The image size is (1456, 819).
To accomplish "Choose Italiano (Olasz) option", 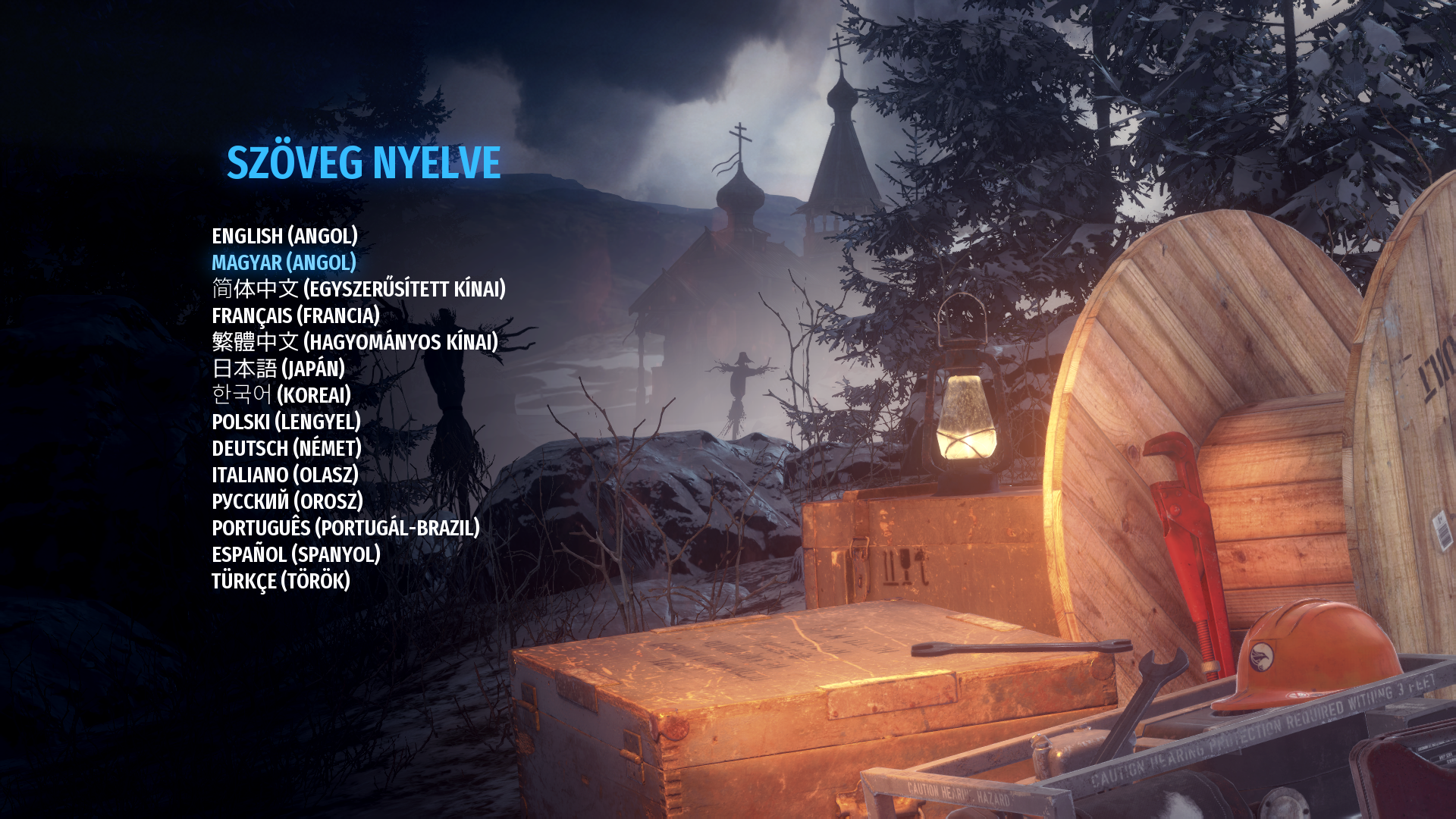I will [284, 475].
